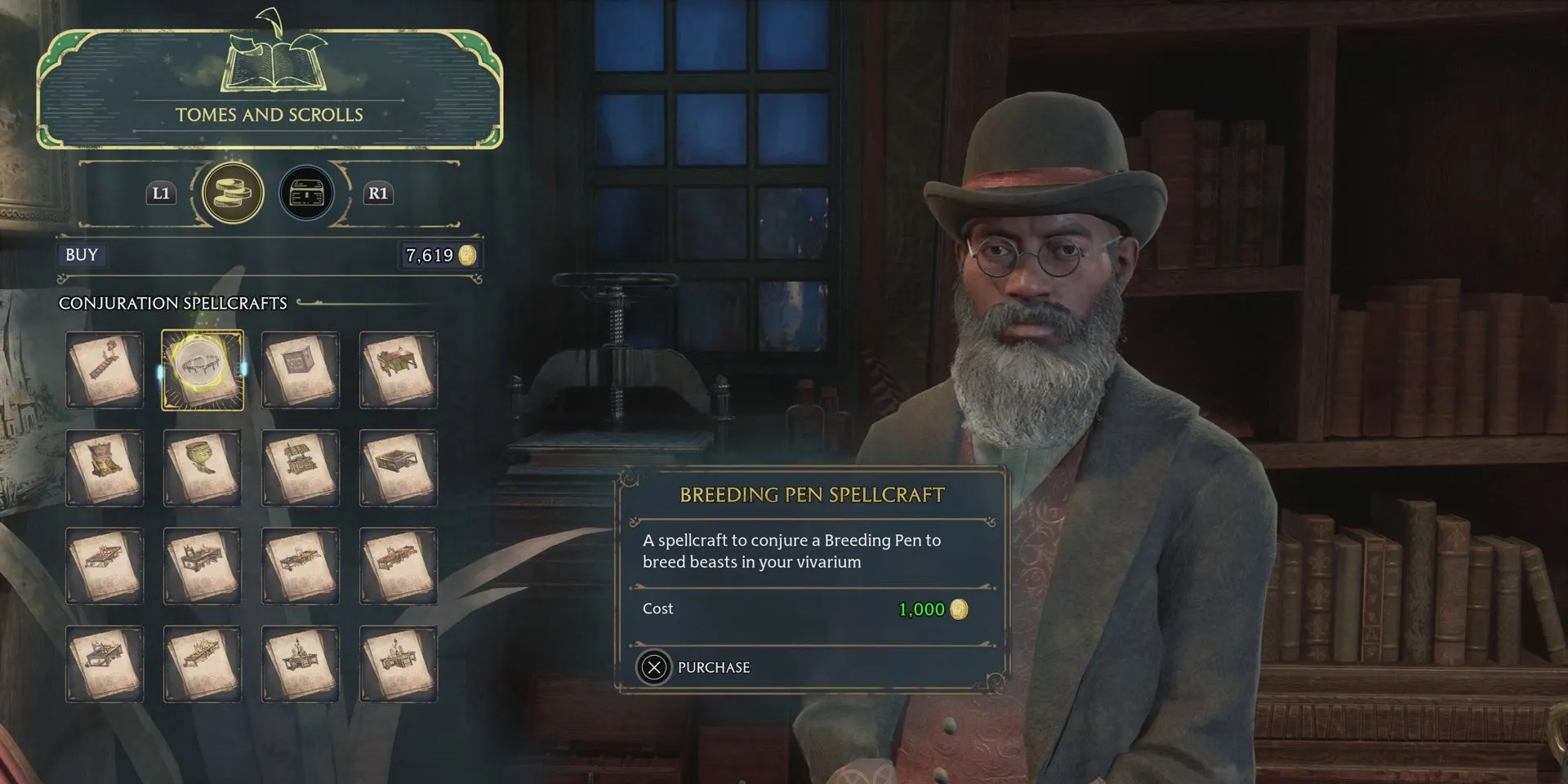Open the chest Sell tab
The width and height of the screenshot is (1568, 784).
pyautogui.click(x=307, y=194)
